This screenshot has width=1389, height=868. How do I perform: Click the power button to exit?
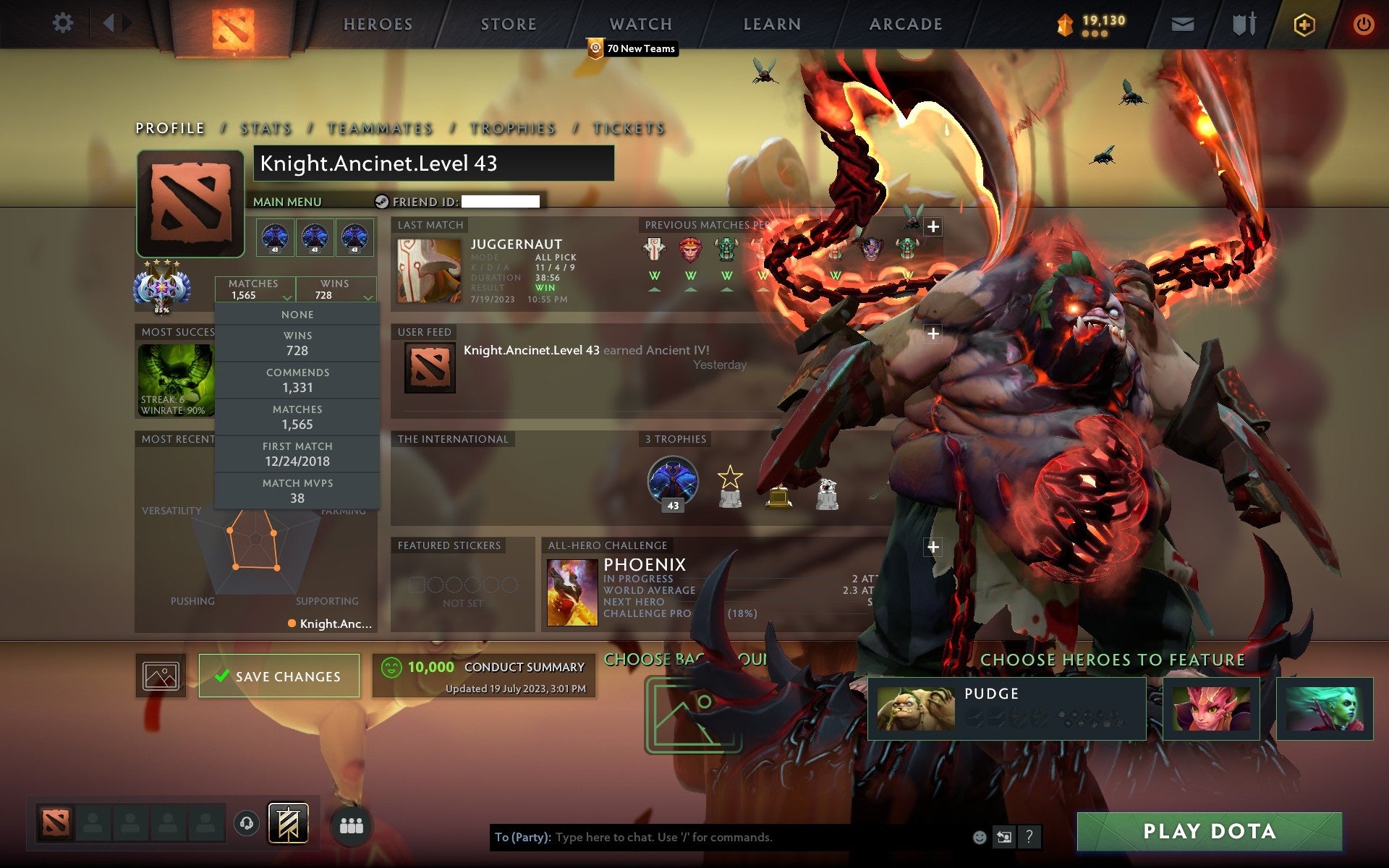(x=1363, y=23)
